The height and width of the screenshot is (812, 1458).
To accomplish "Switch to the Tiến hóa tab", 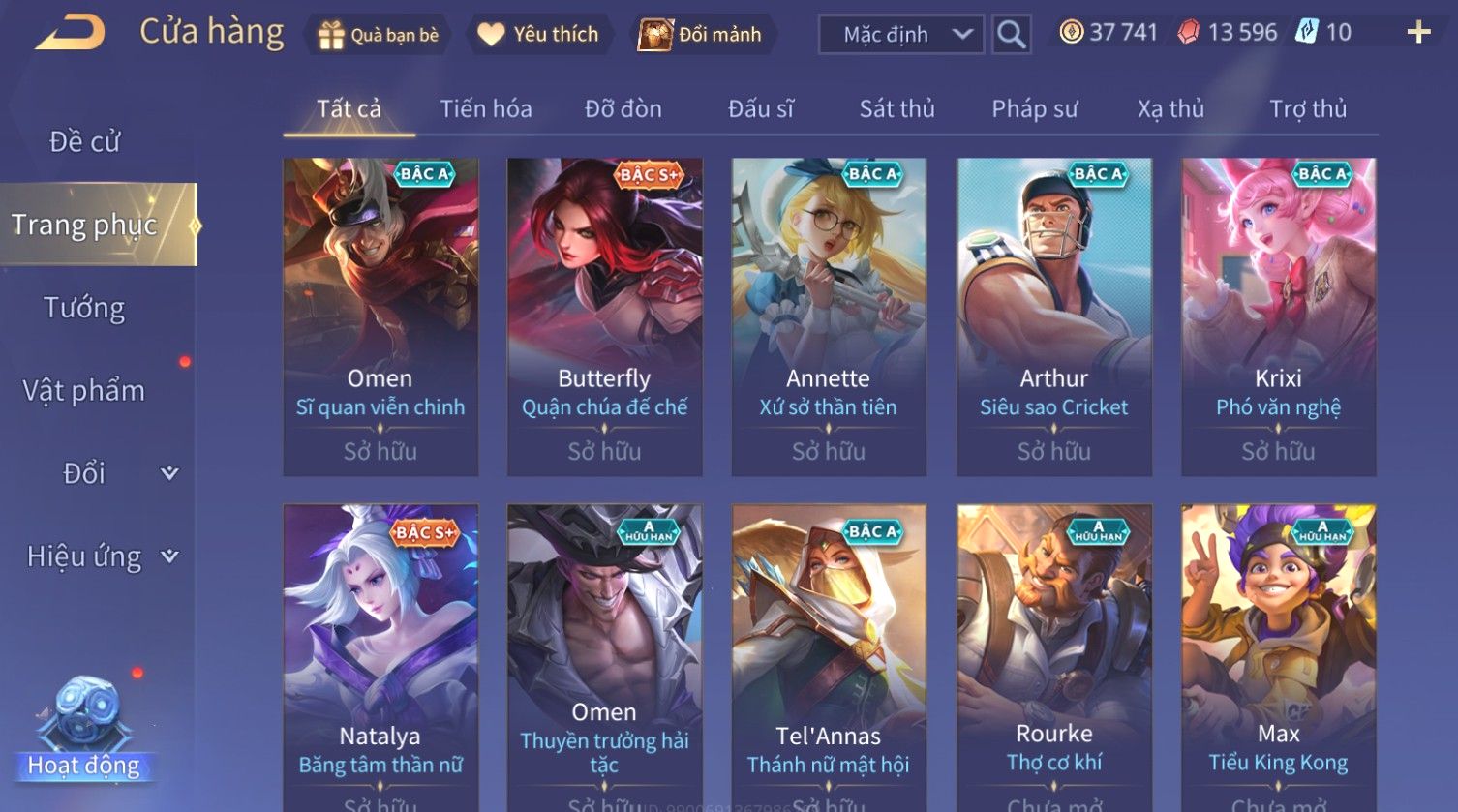I will tap(486, 109).
